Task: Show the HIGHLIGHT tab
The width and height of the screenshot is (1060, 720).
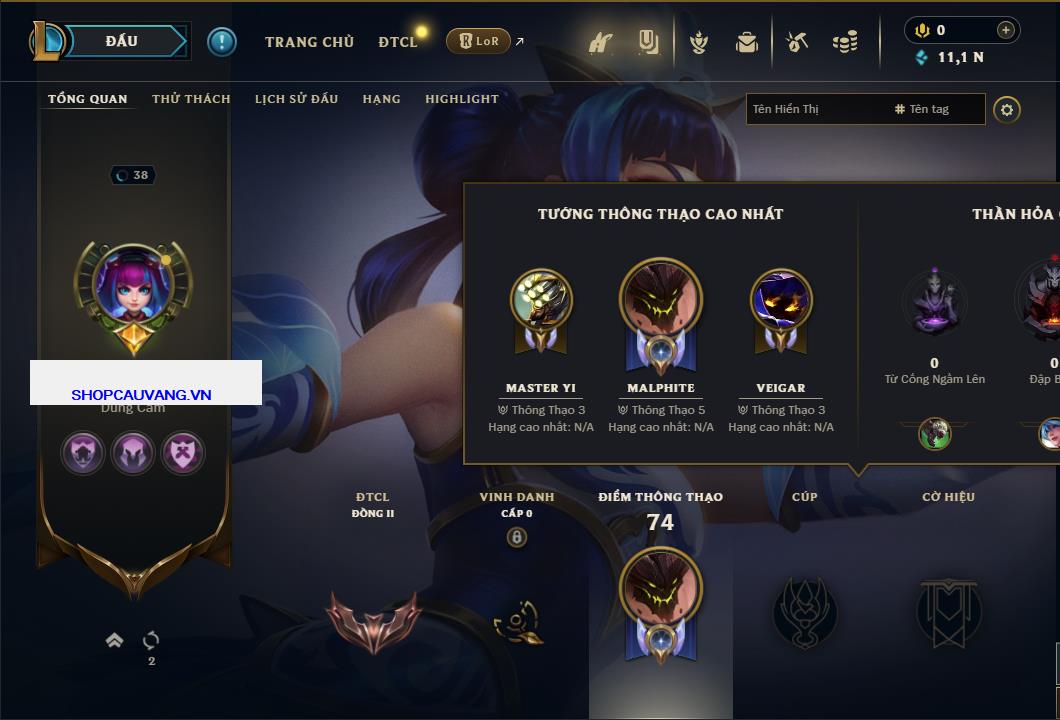Action: (461, 99)
